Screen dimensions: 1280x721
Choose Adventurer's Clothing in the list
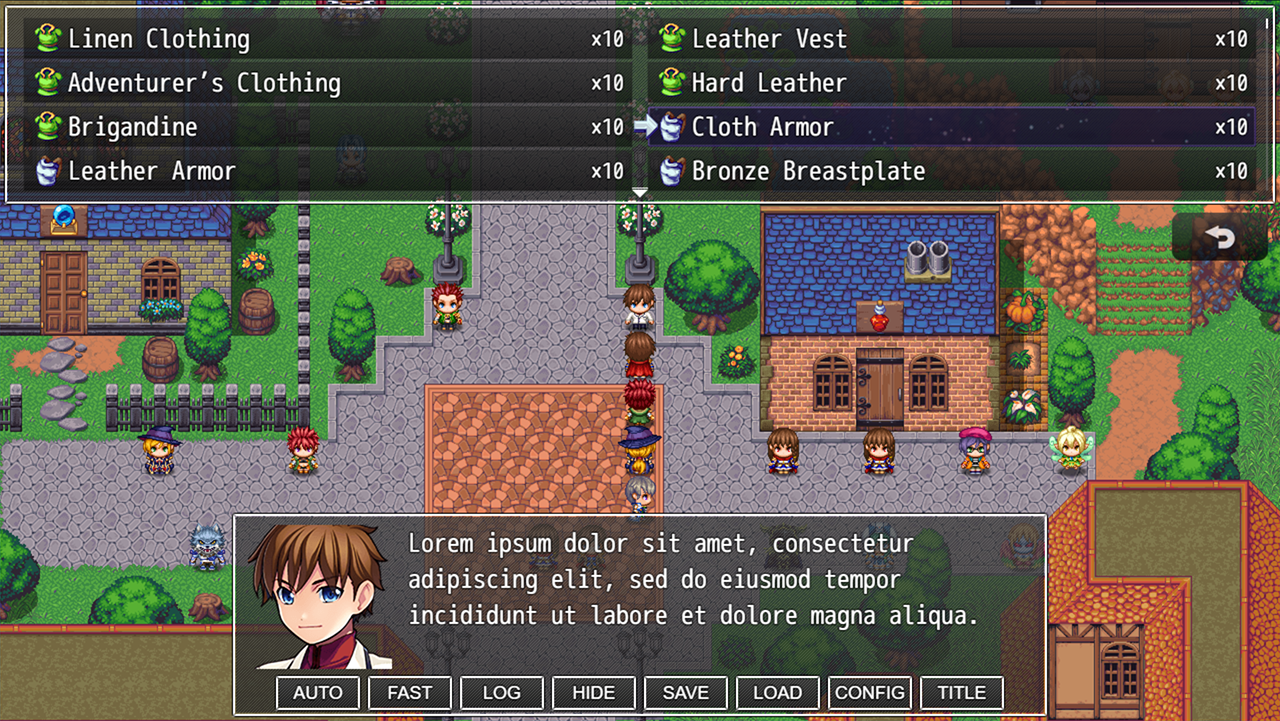coord(320,83)
